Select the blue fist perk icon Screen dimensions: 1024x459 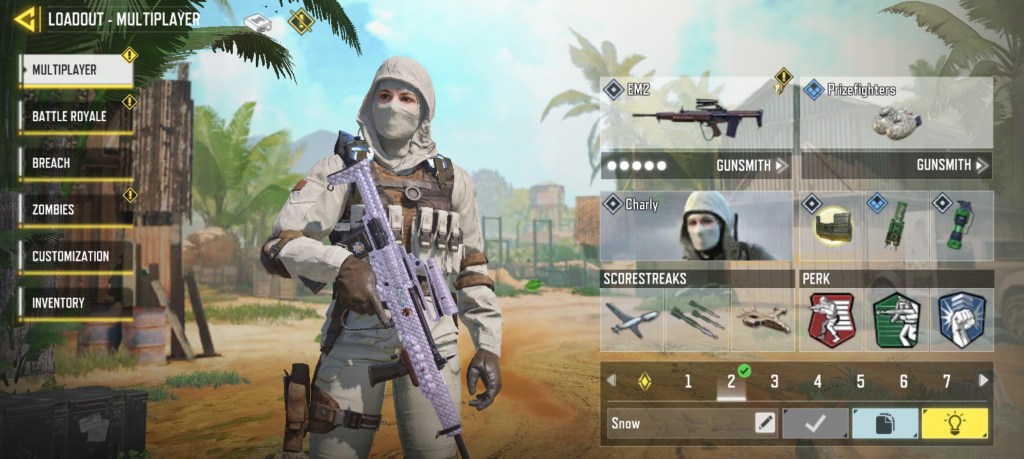[x=962, y=320]
